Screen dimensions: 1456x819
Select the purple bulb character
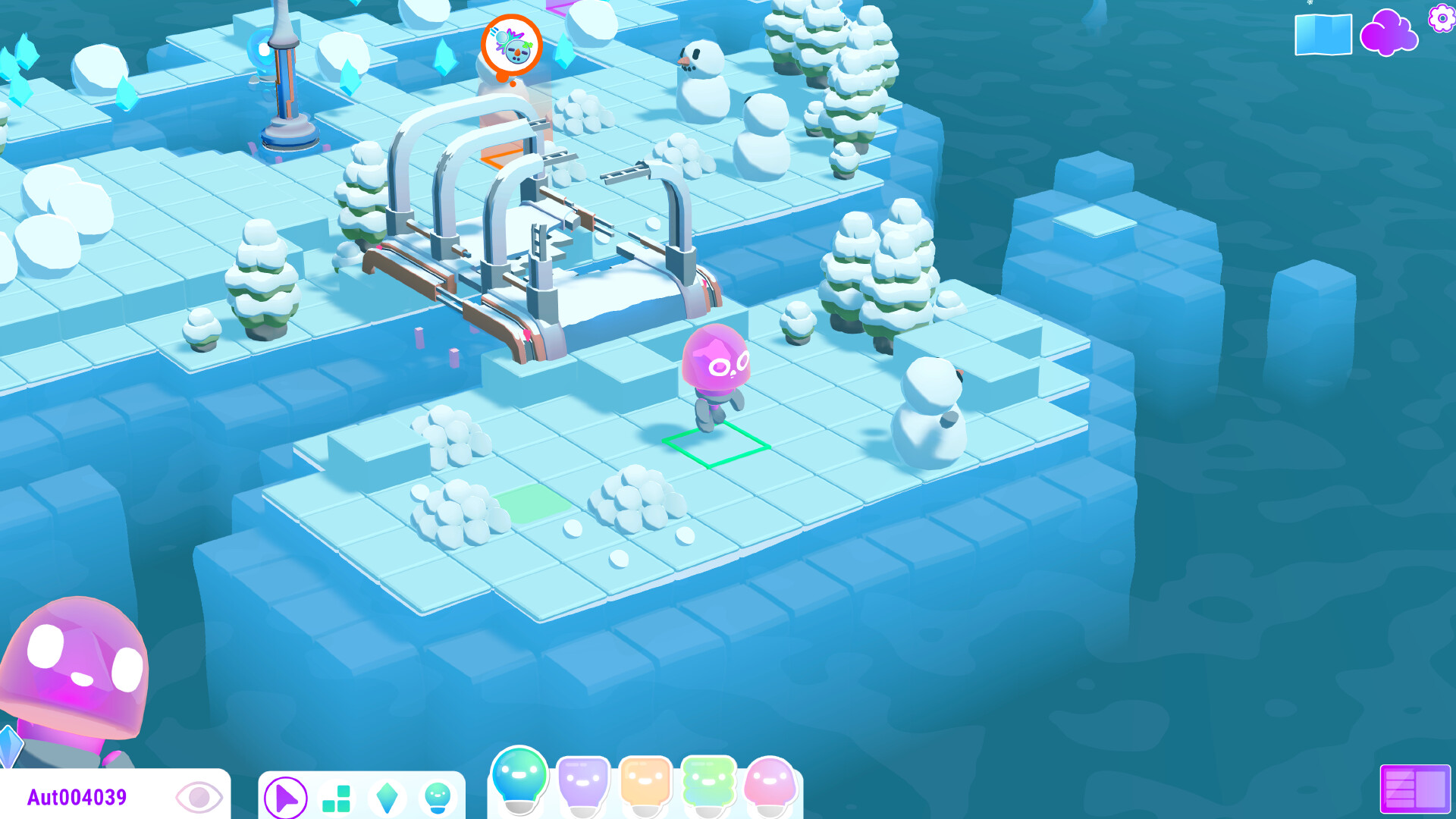click(x=583, y=781)
